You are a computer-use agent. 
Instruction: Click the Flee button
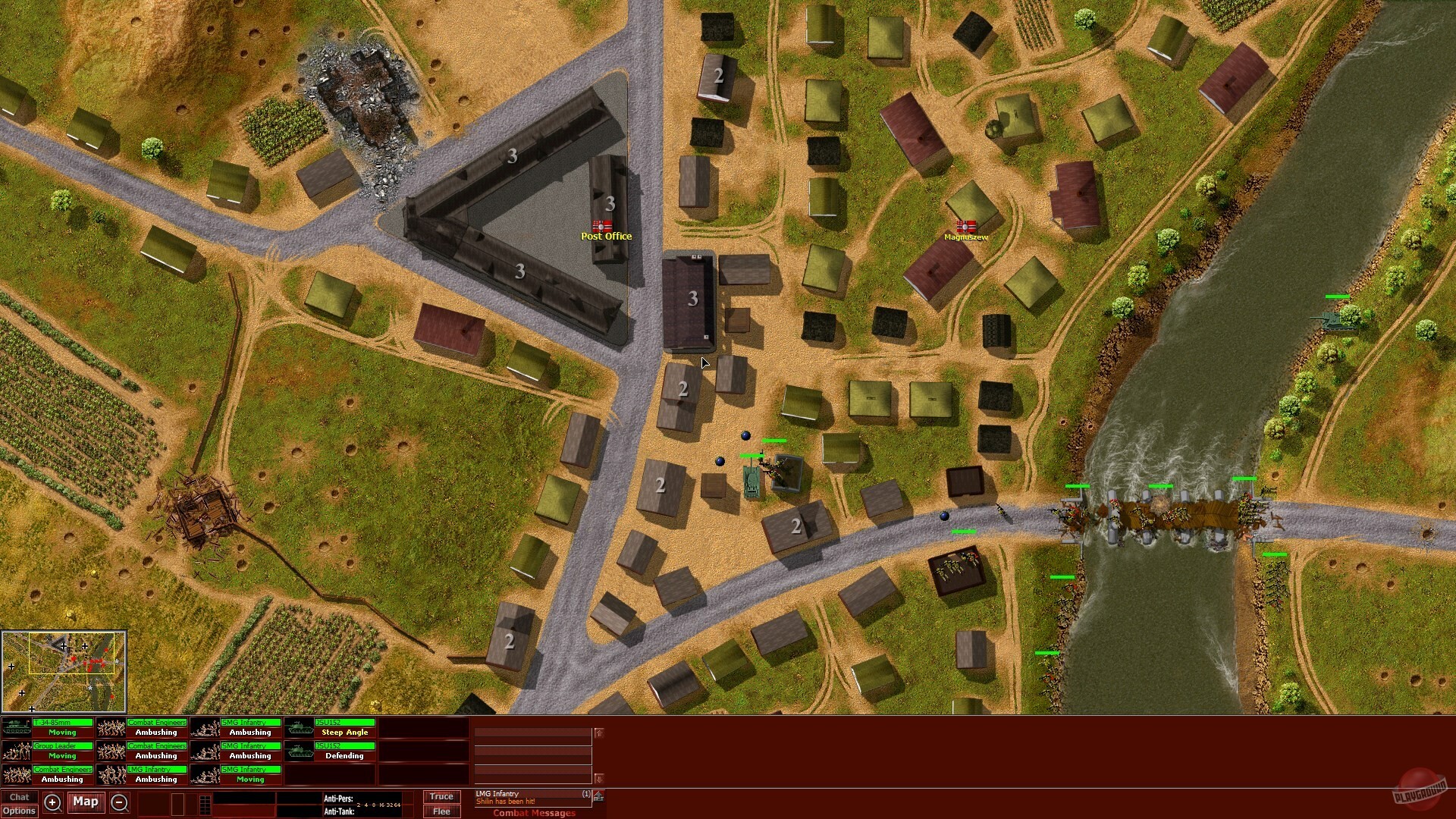click(441, 811)
